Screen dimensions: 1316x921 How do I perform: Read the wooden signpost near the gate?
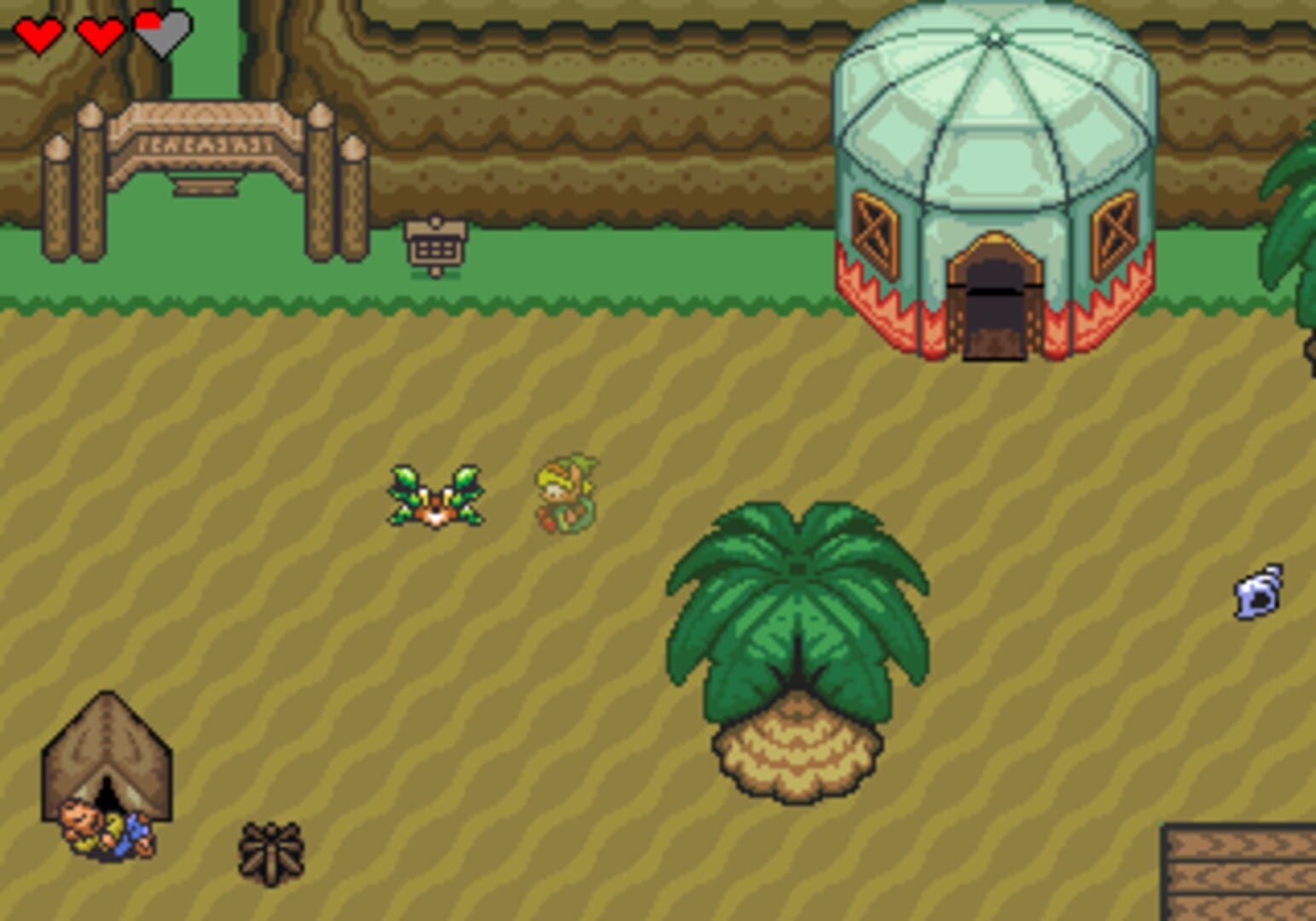(435, 247)
